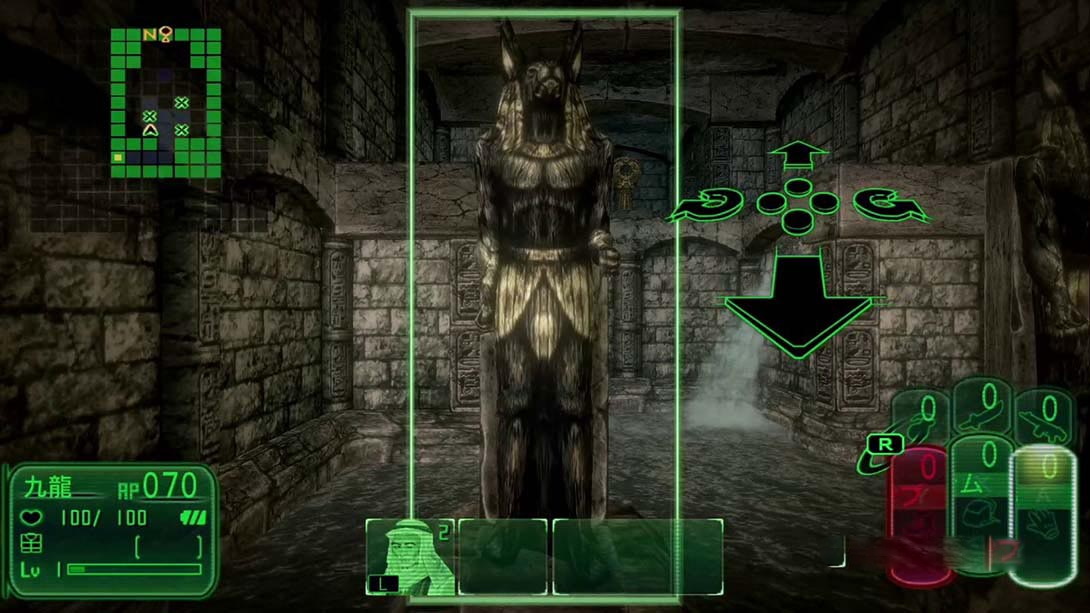The image size is (1090, 613).
Task: Choose the turn-right curved arrow
Action: [891, 206]
